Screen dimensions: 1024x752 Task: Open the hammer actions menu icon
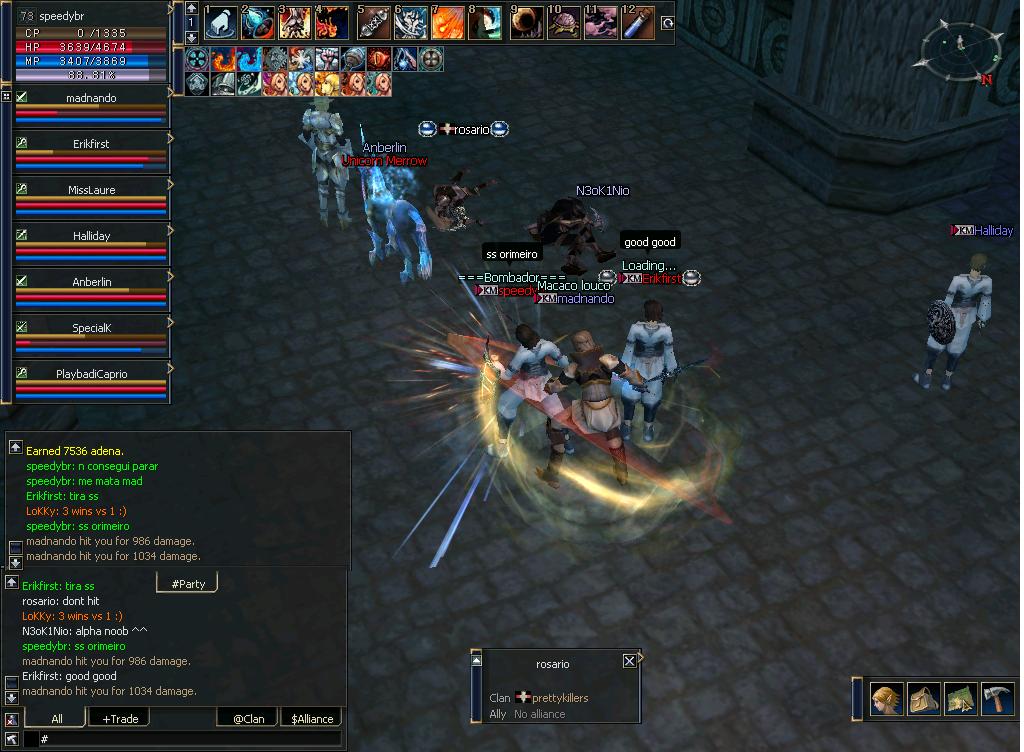pos(997,698)
